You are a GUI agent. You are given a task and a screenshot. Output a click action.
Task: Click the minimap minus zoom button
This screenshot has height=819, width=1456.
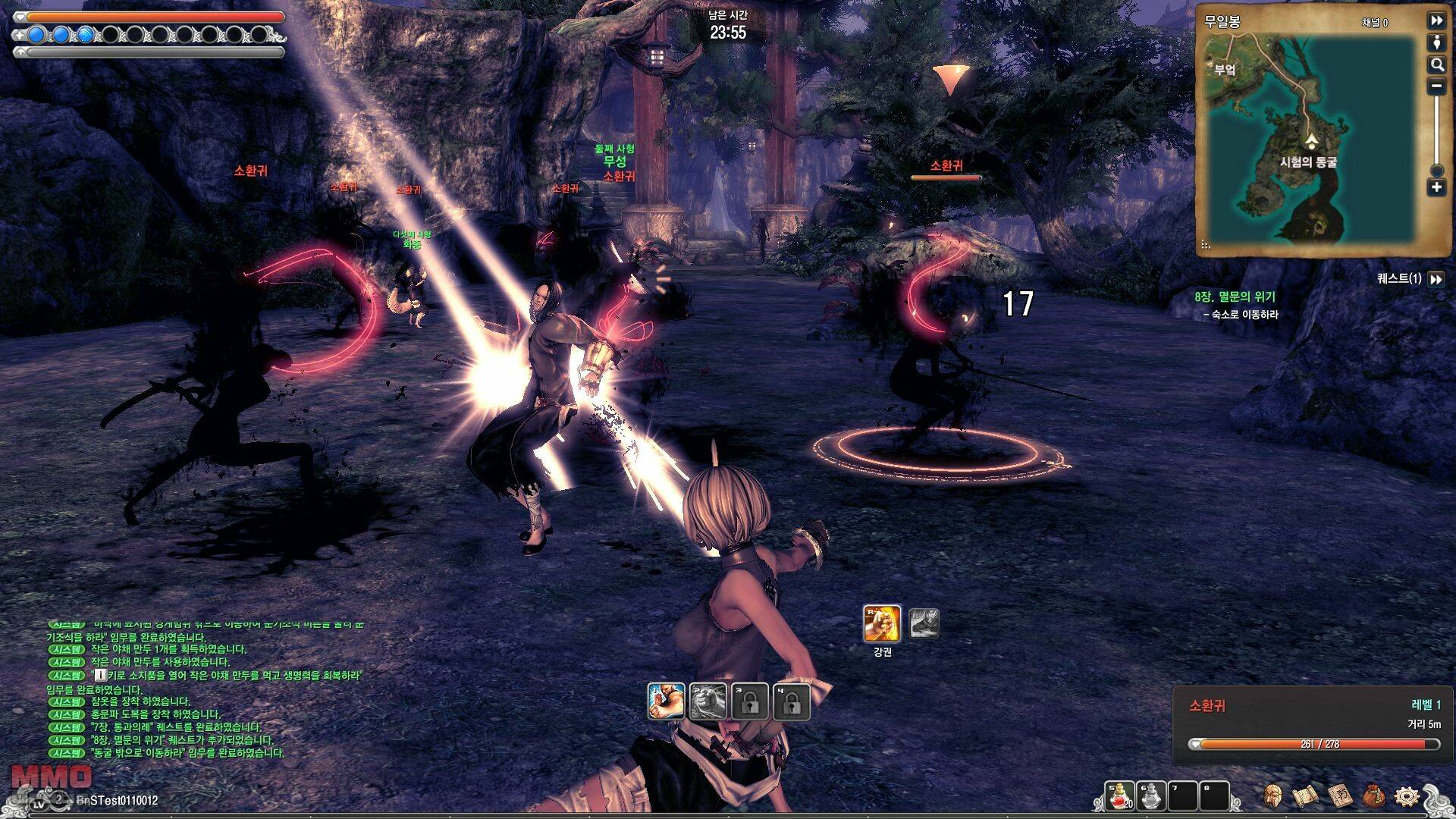point(1436,86)
